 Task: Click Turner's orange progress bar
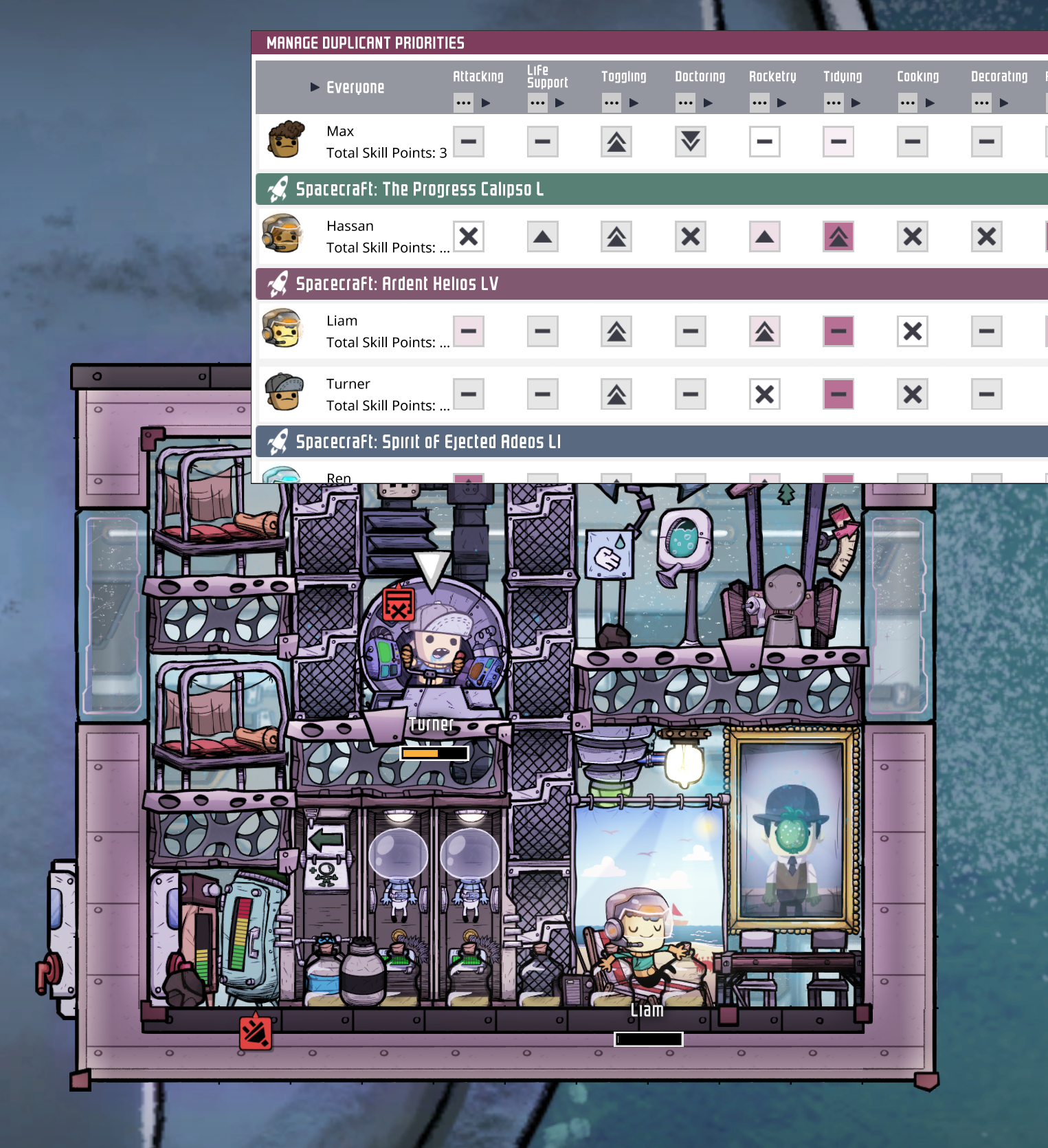click(433, 753)
